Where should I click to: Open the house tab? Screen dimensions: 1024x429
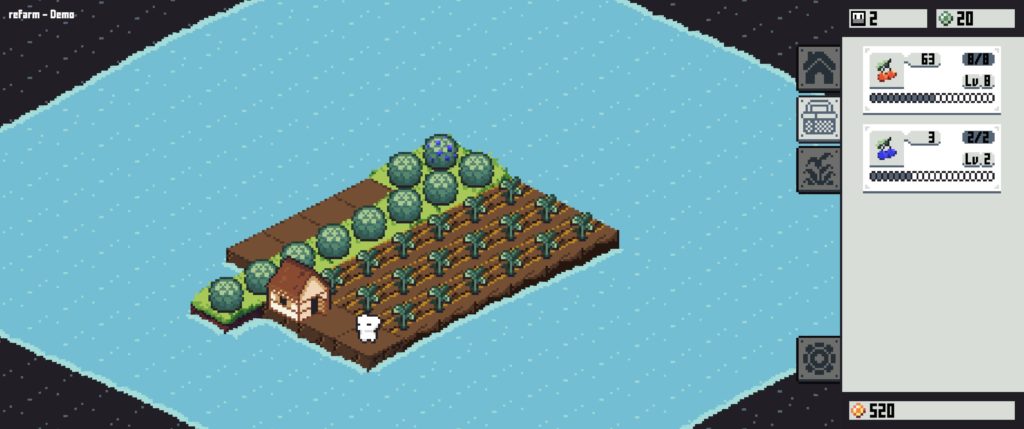click(x=818, y=68)
